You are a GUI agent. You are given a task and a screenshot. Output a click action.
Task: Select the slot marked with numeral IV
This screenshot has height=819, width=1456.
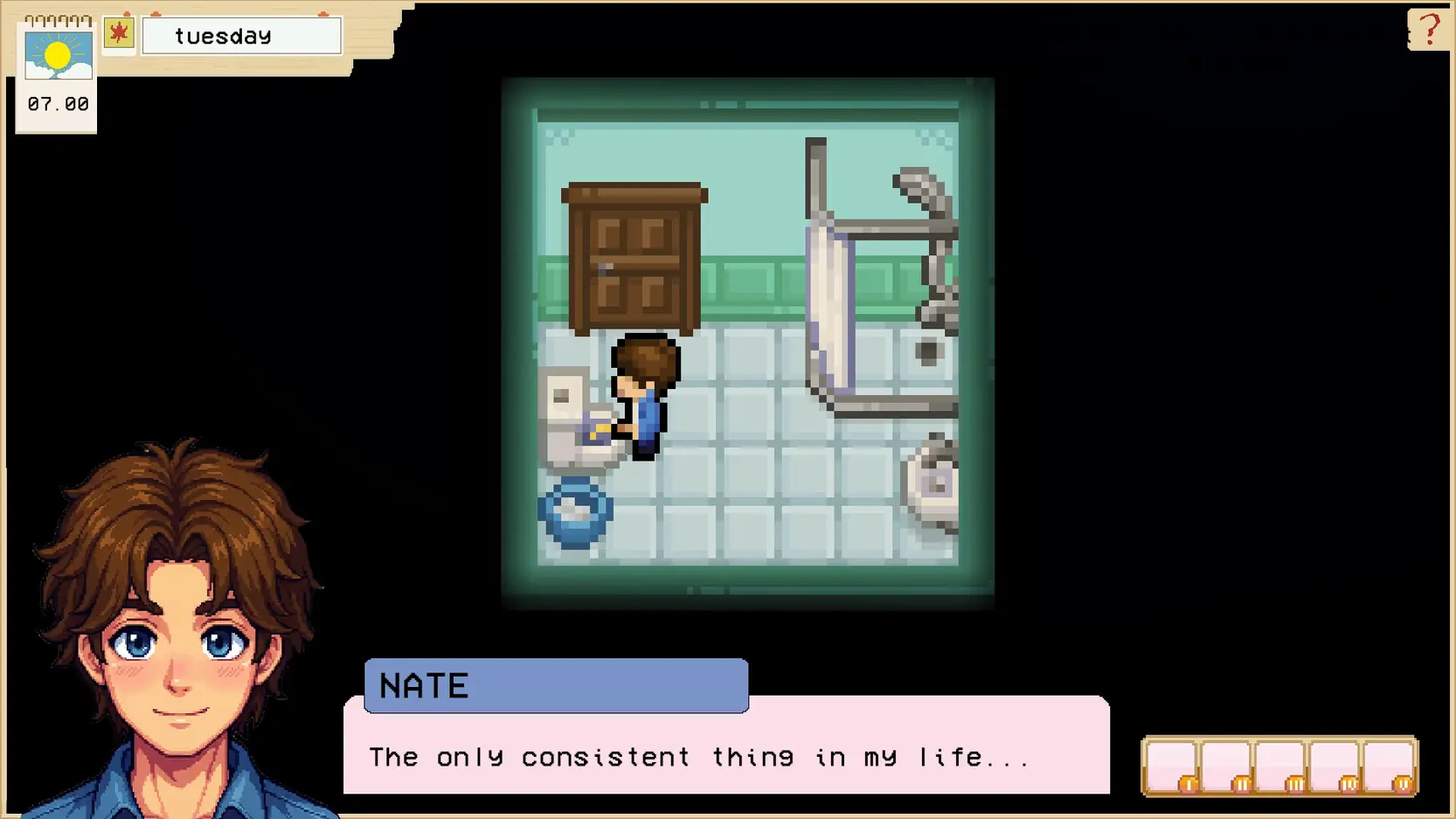pyautogui.click(x=1334, y=766)
